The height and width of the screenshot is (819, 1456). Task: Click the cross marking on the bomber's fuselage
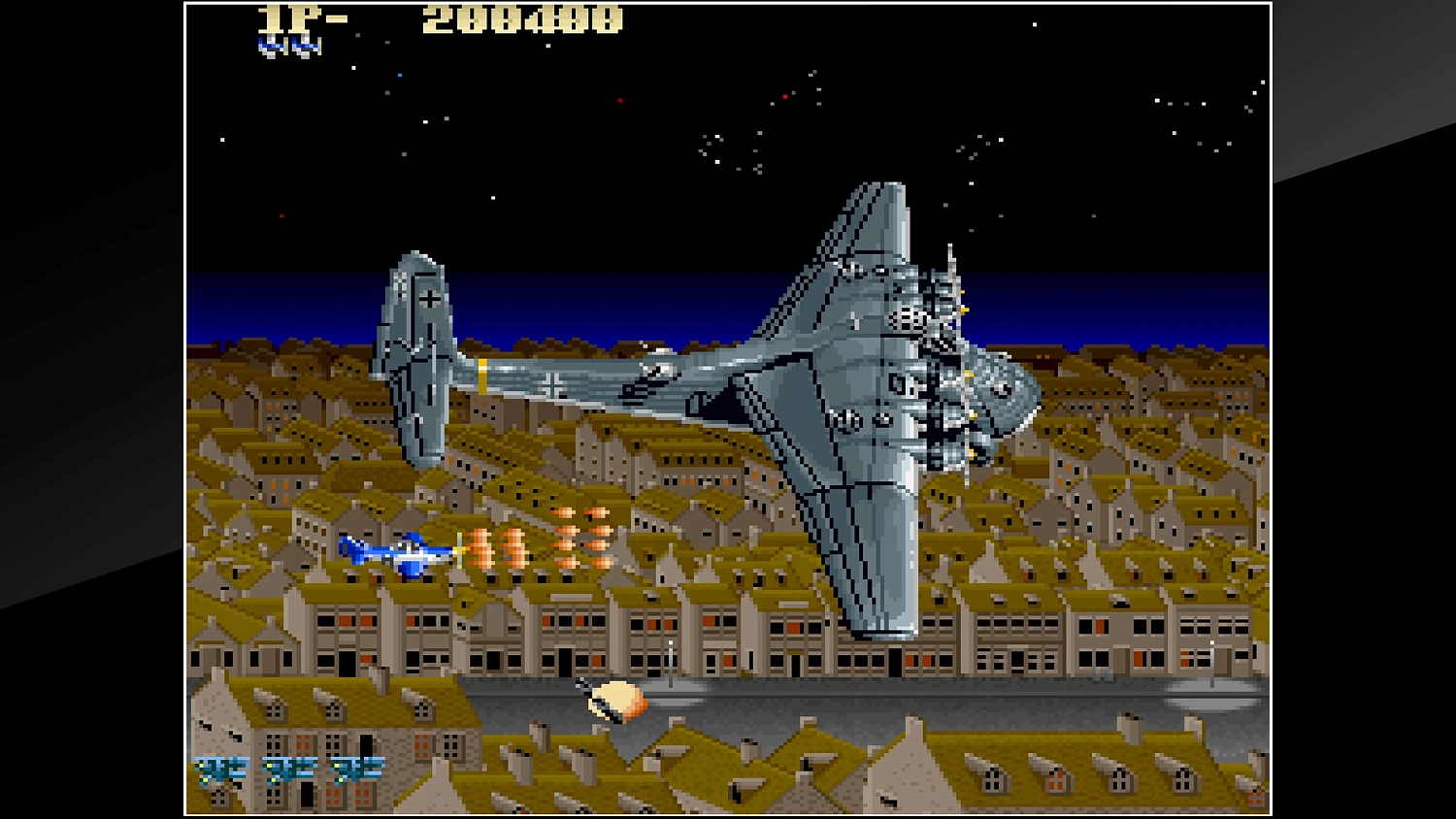[x=553, y=381]
